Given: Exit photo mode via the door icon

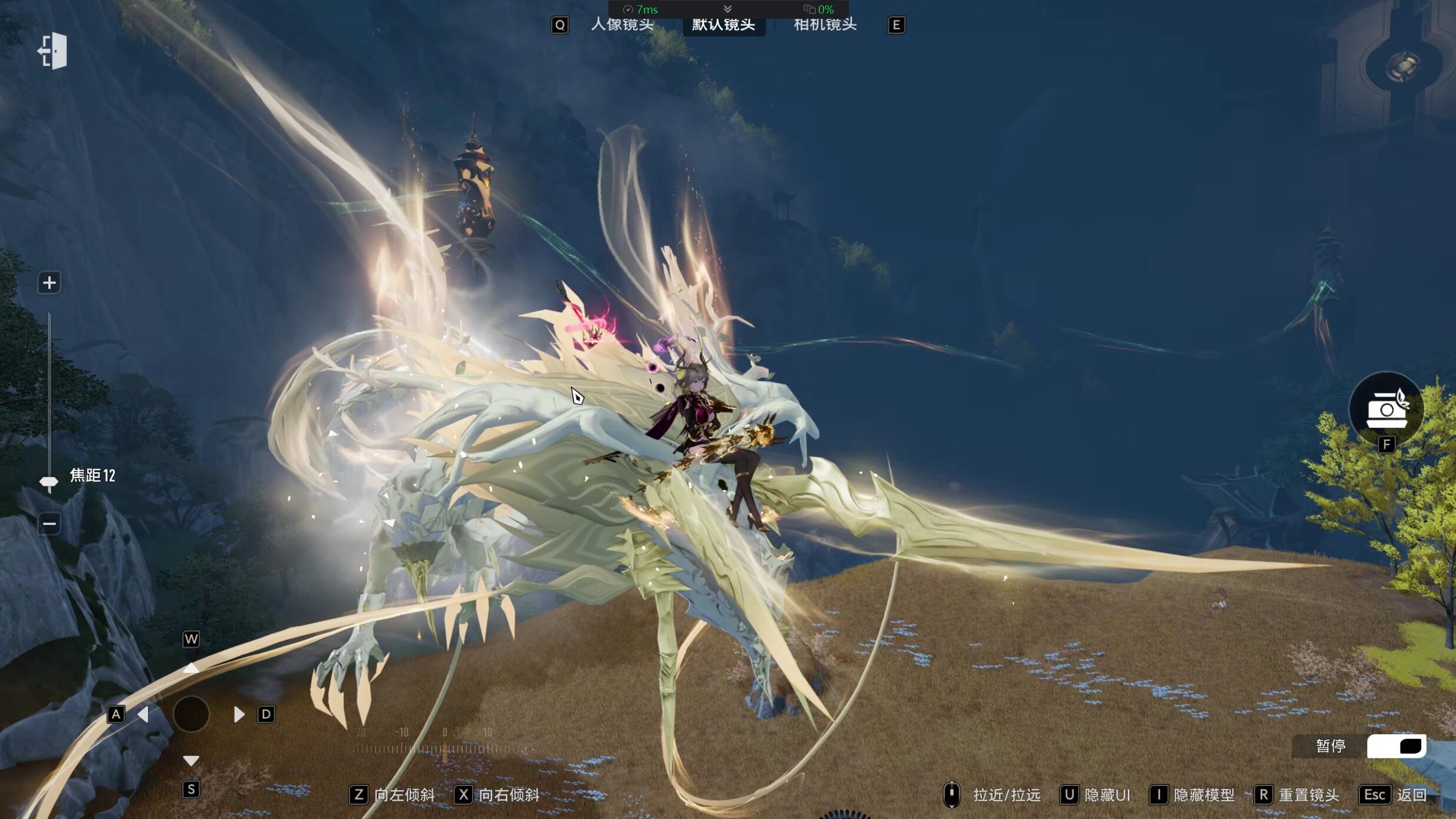Looking at the screenshot, I should tap(53, 51).
